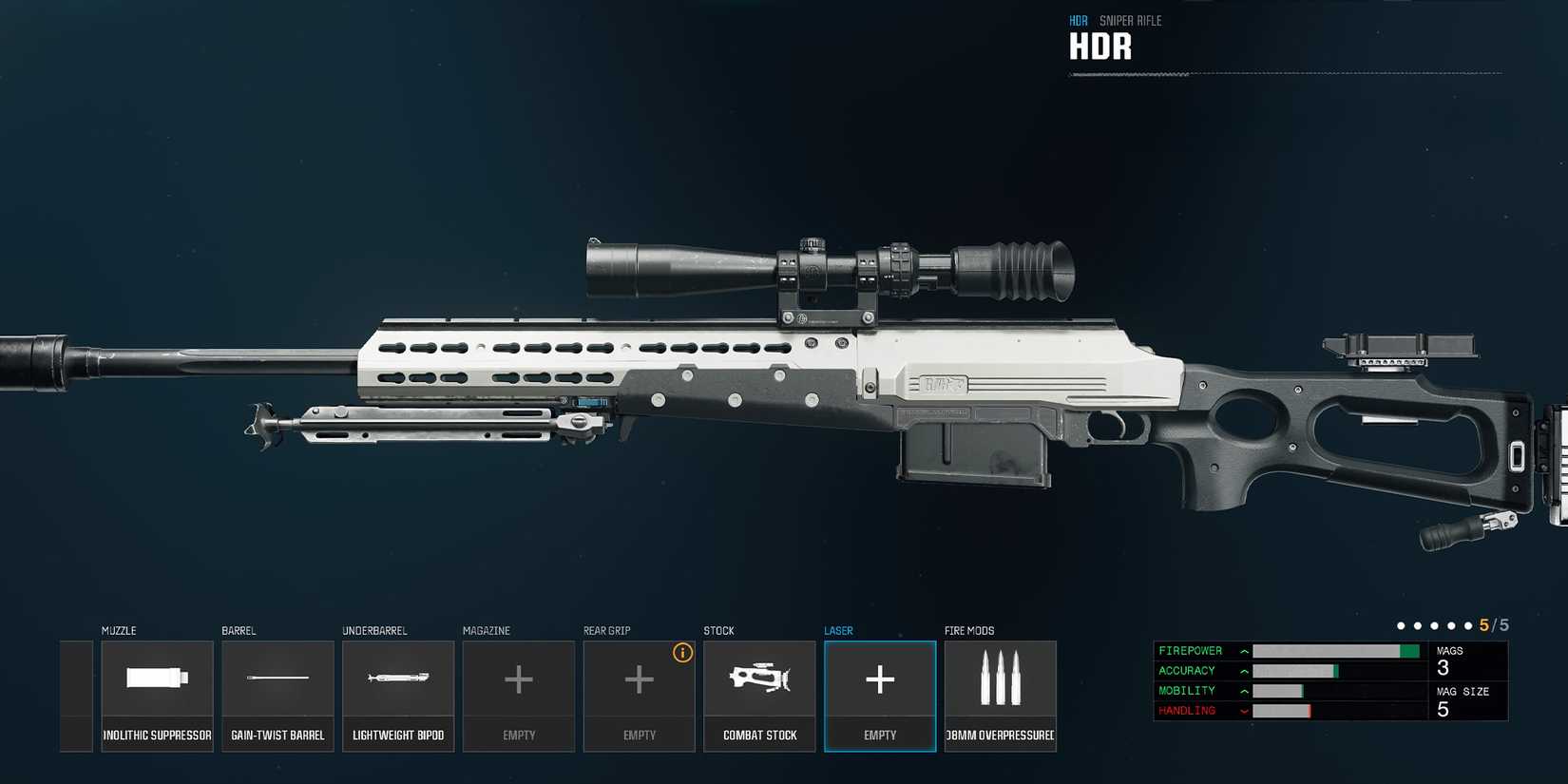Click the info icon on Rear Grip

[682, 653]
